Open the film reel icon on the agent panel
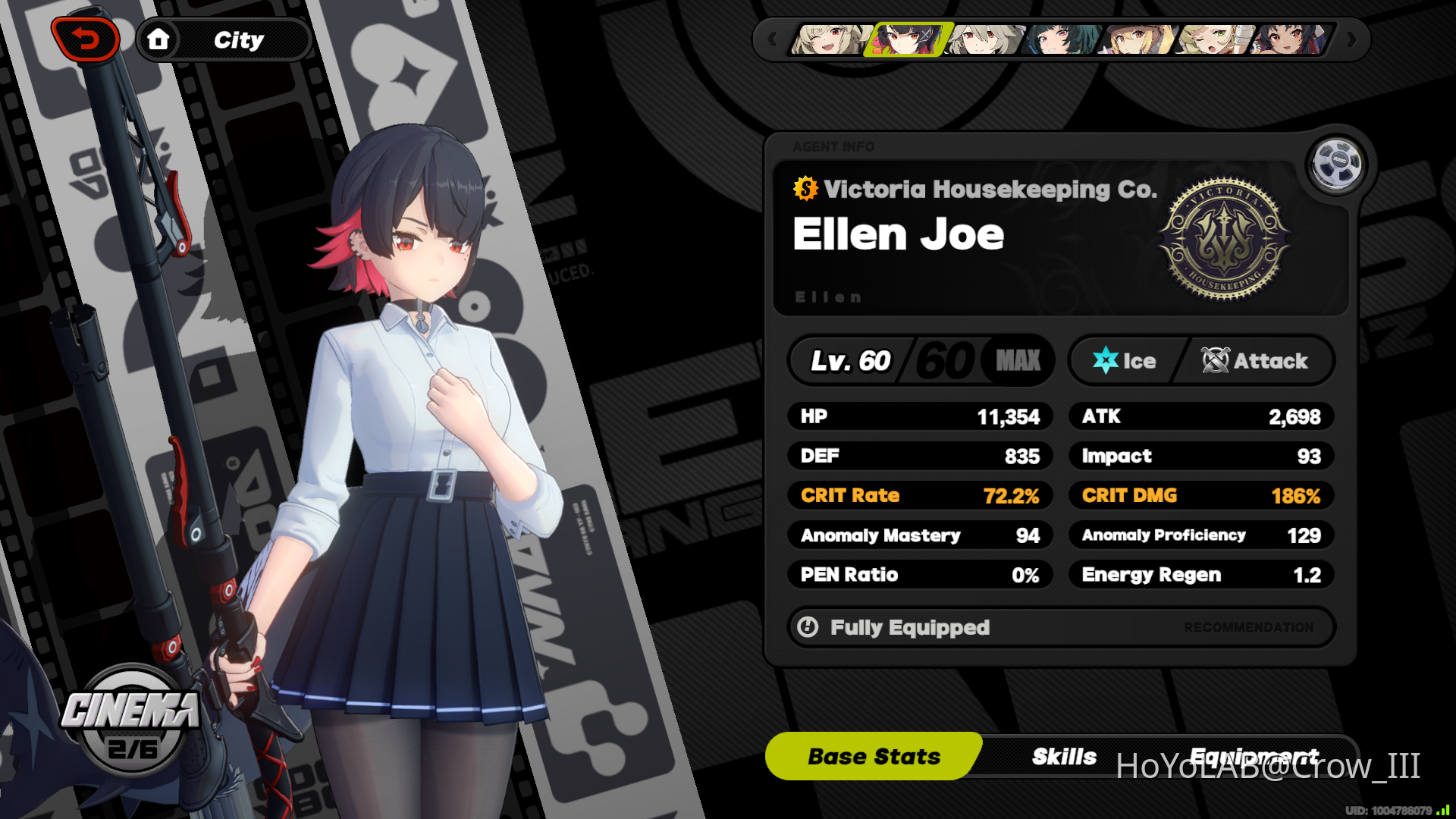 click(1335, 165)
